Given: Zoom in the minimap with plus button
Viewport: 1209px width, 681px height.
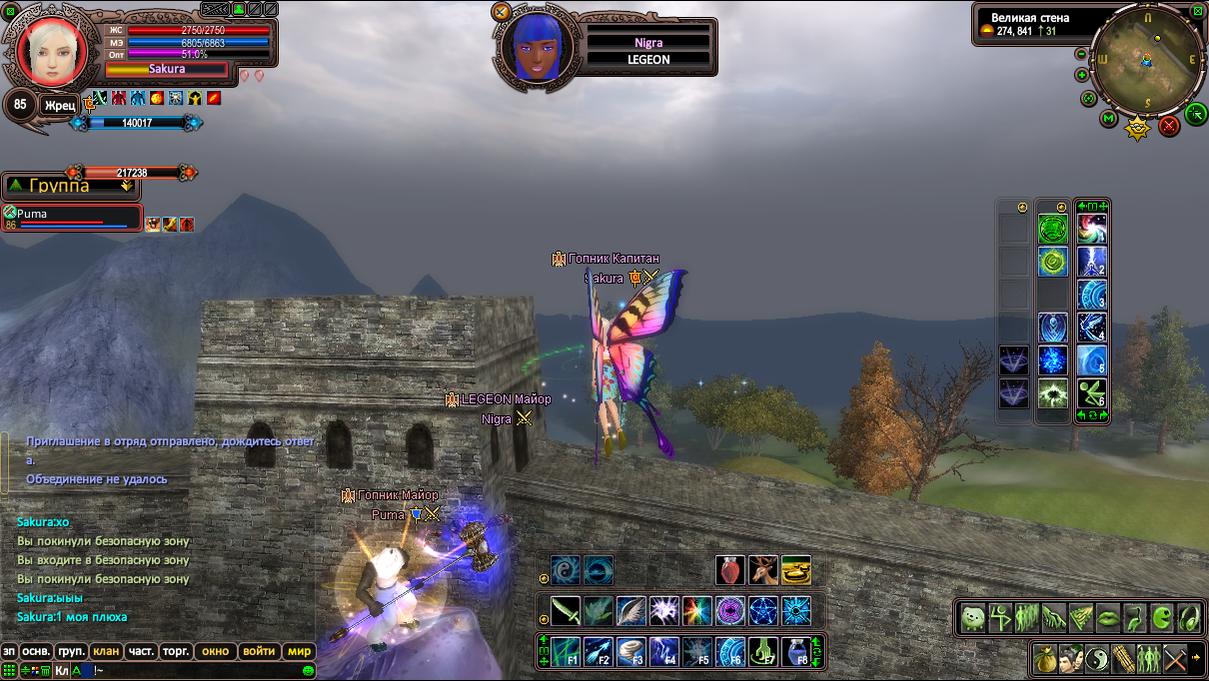Looking at the screenshot, I should click(1082, 75).
